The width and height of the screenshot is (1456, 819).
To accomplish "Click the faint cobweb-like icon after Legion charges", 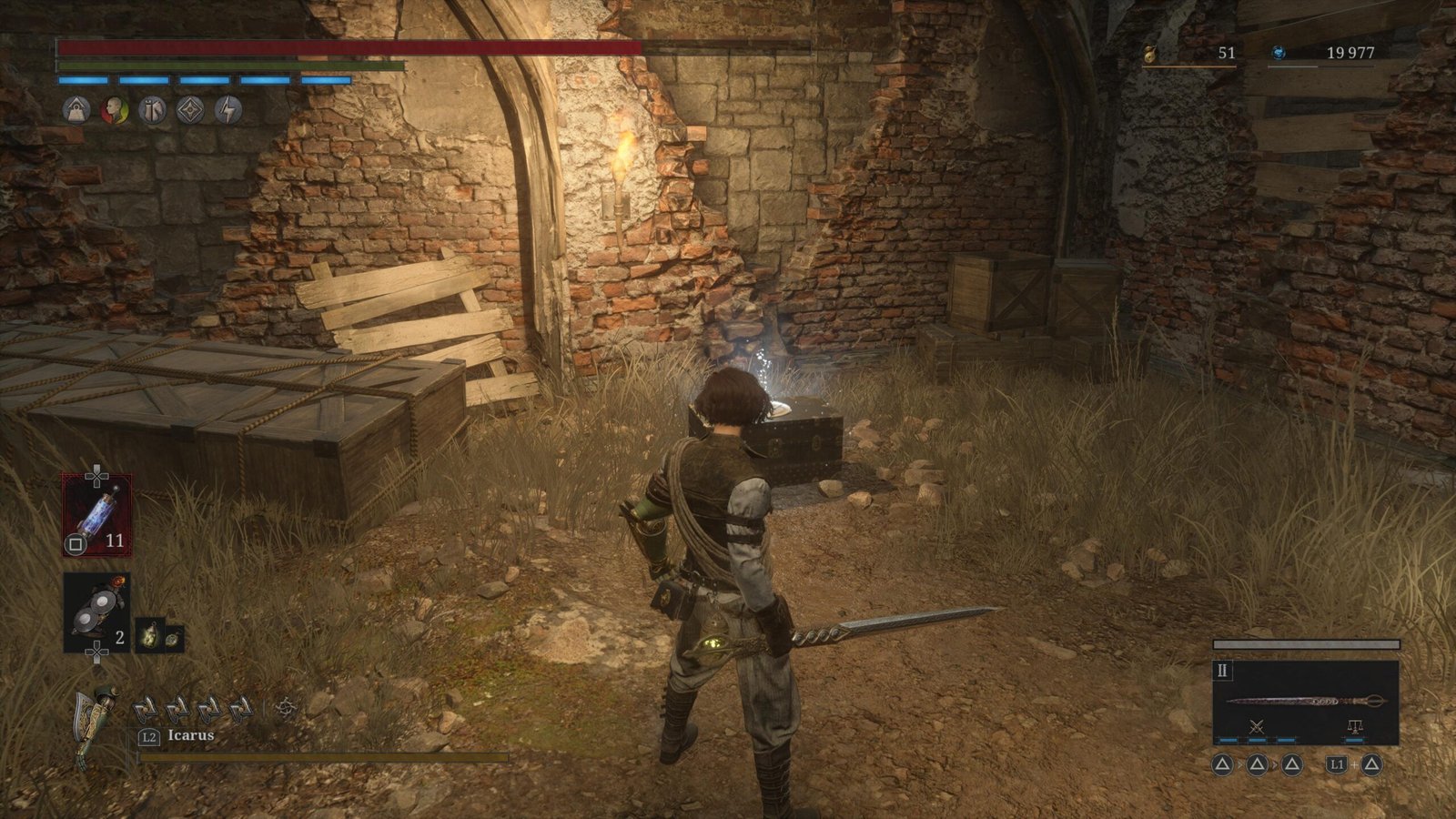I will coord(286,707).
